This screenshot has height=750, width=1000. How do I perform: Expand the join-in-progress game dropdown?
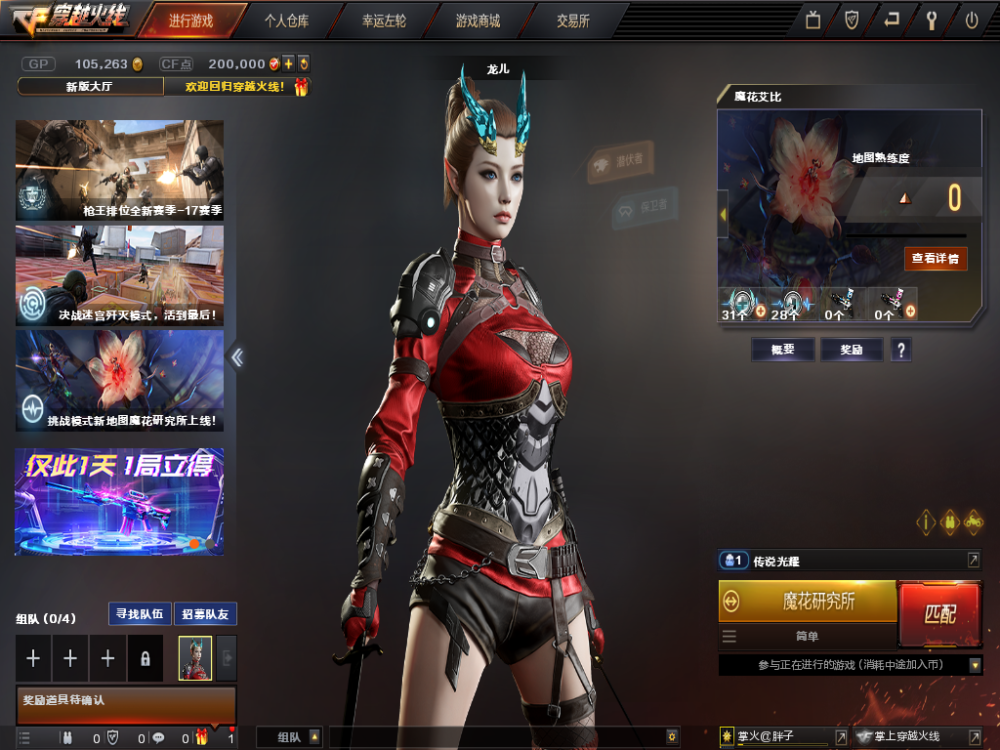[975, 665]
